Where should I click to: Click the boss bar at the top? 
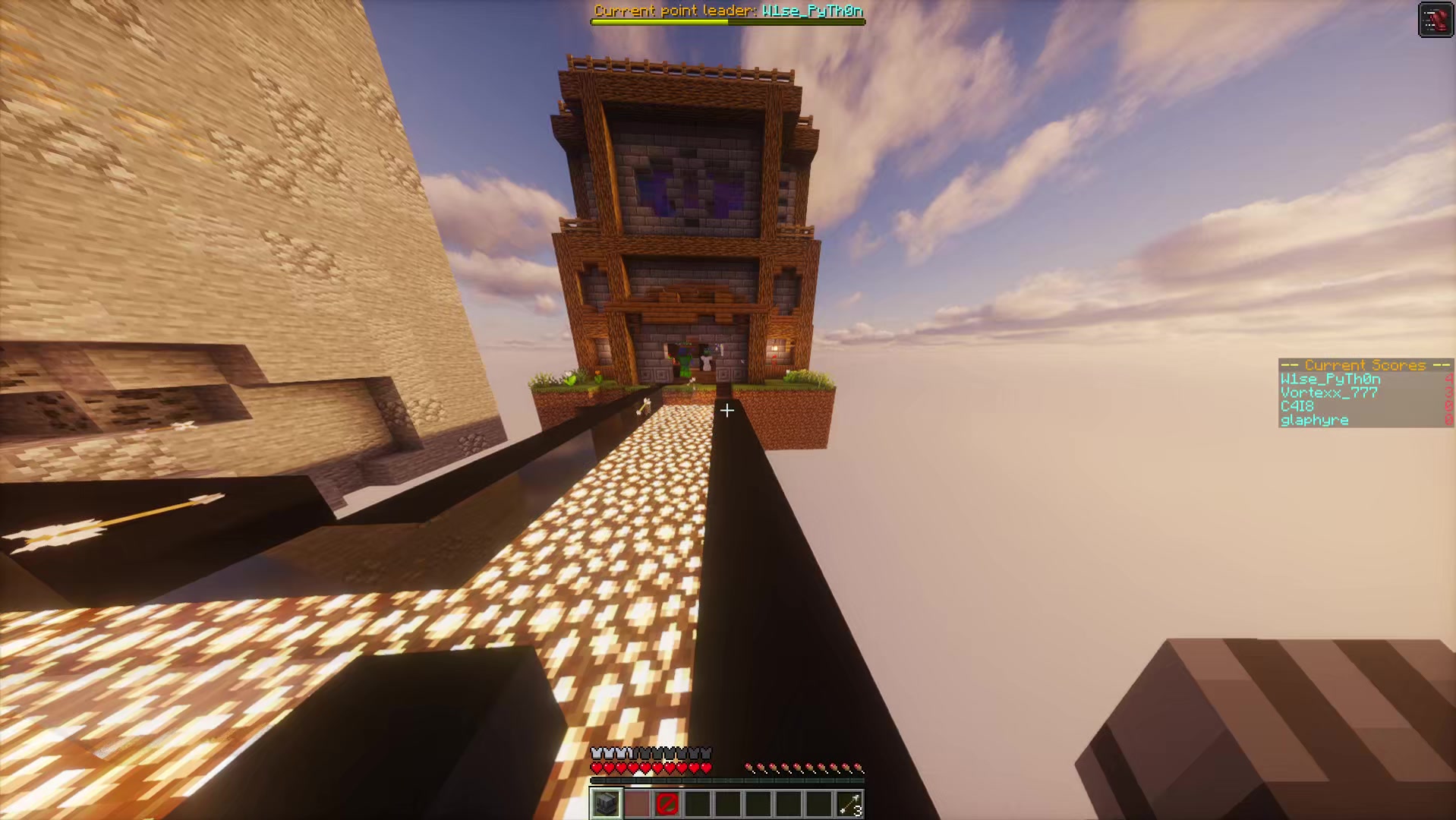tap(727, 20)
